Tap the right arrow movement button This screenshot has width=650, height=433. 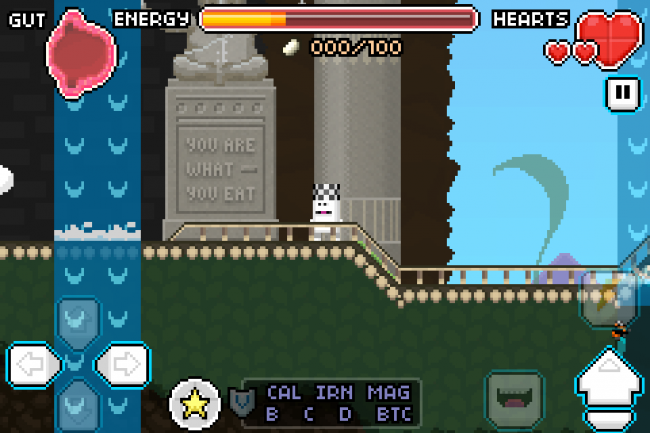click(123, 362)
